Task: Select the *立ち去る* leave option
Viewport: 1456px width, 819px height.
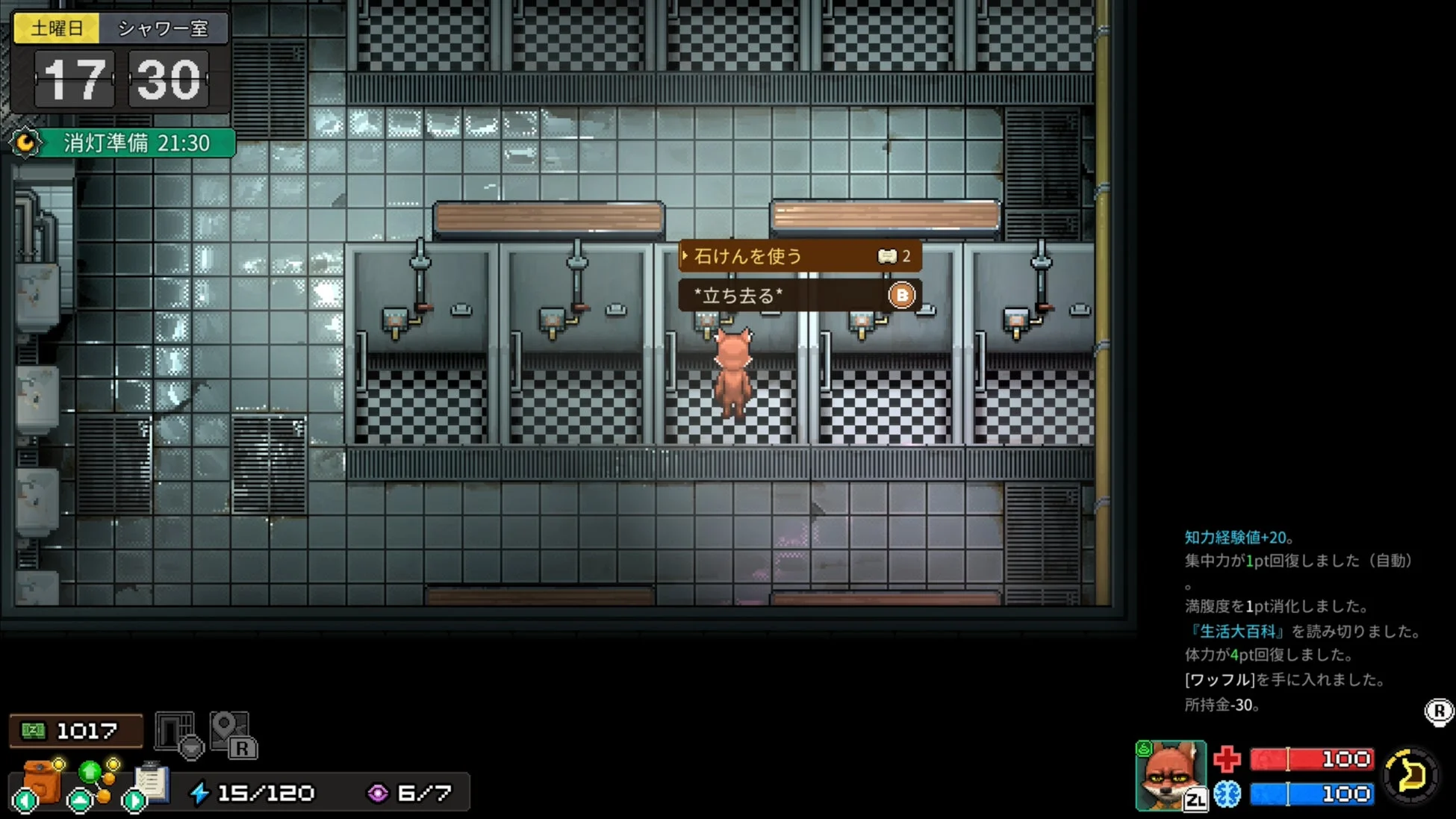Action: [799, 296]
